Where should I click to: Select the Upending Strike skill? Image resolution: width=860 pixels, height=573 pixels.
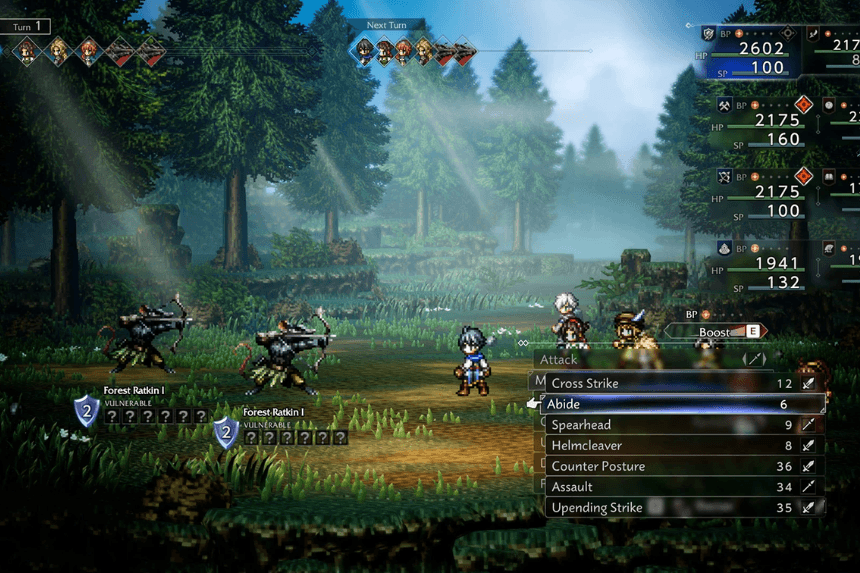coord(680,508)
